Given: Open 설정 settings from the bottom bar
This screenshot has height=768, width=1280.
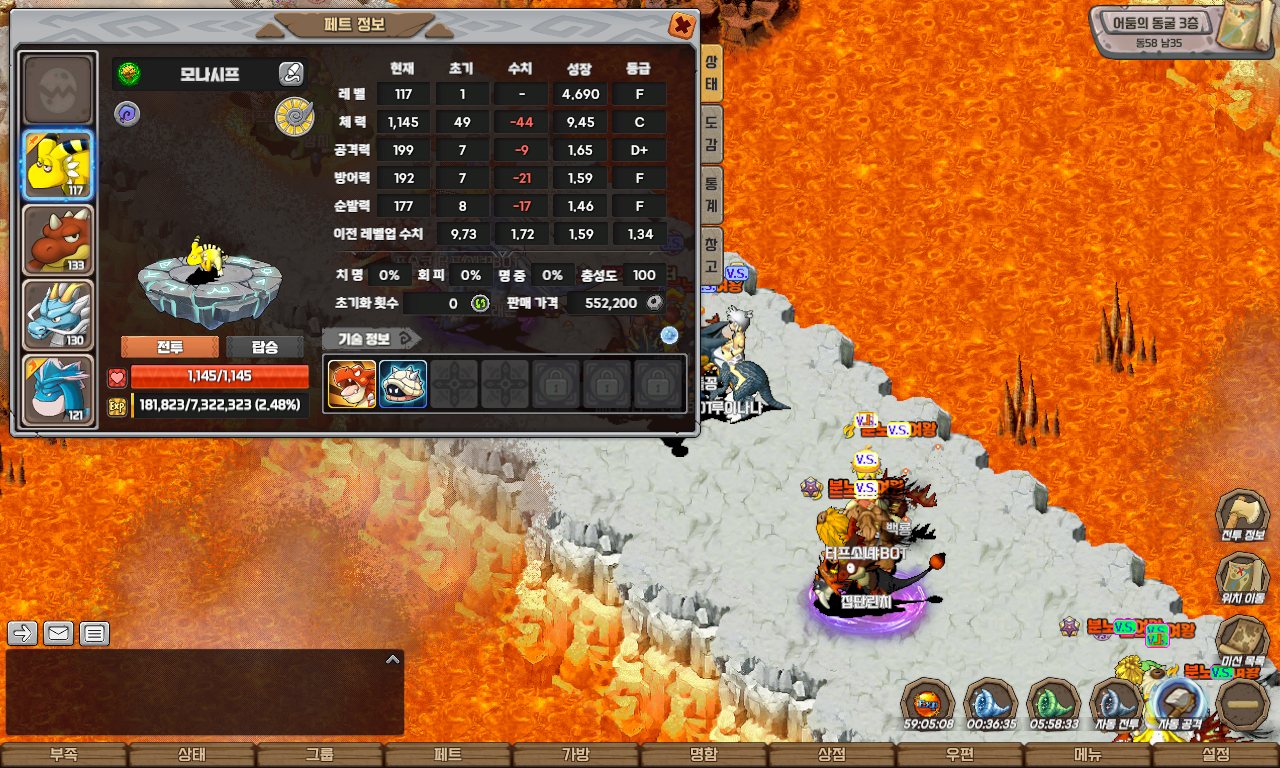Looking at the screenshot, I should (x=1216, y=755).
